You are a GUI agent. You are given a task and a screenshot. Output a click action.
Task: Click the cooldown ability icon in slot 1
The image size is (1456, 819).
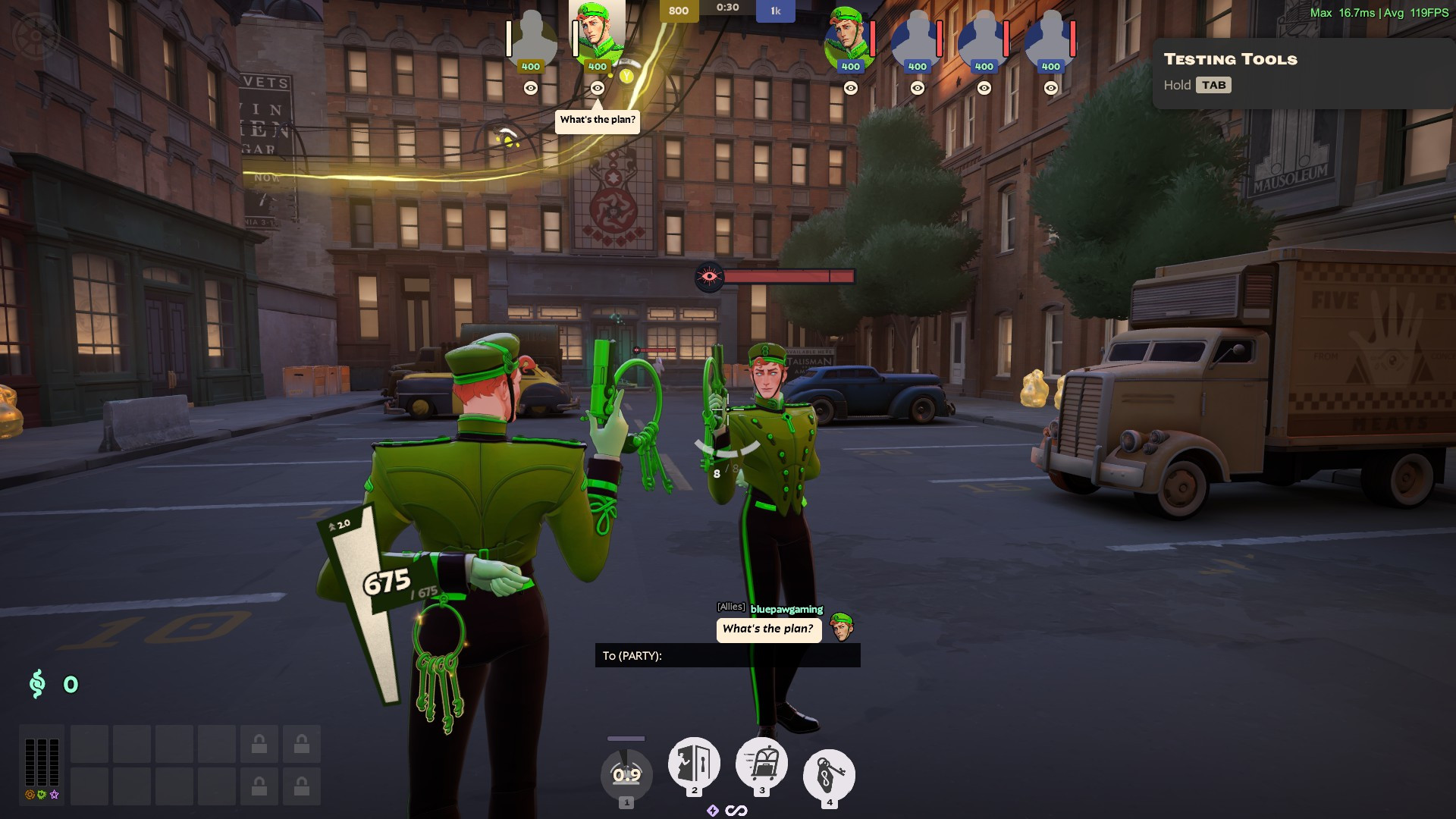626,774
